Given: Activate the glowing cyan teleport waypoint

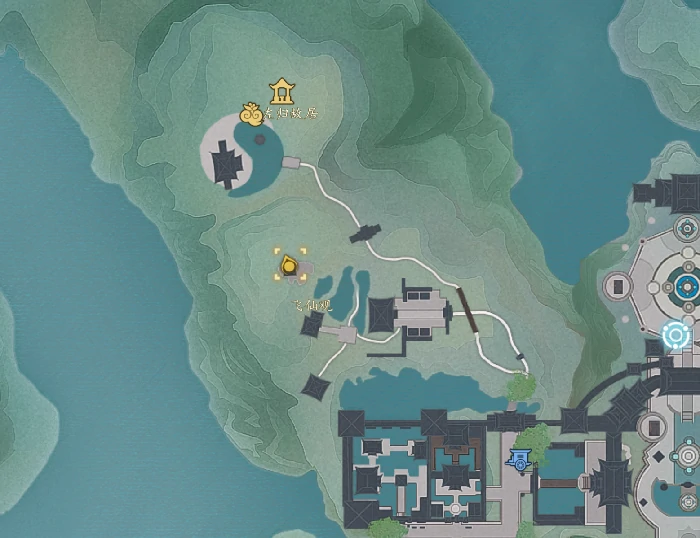Looking at the screenshot, I should (677, 334).
